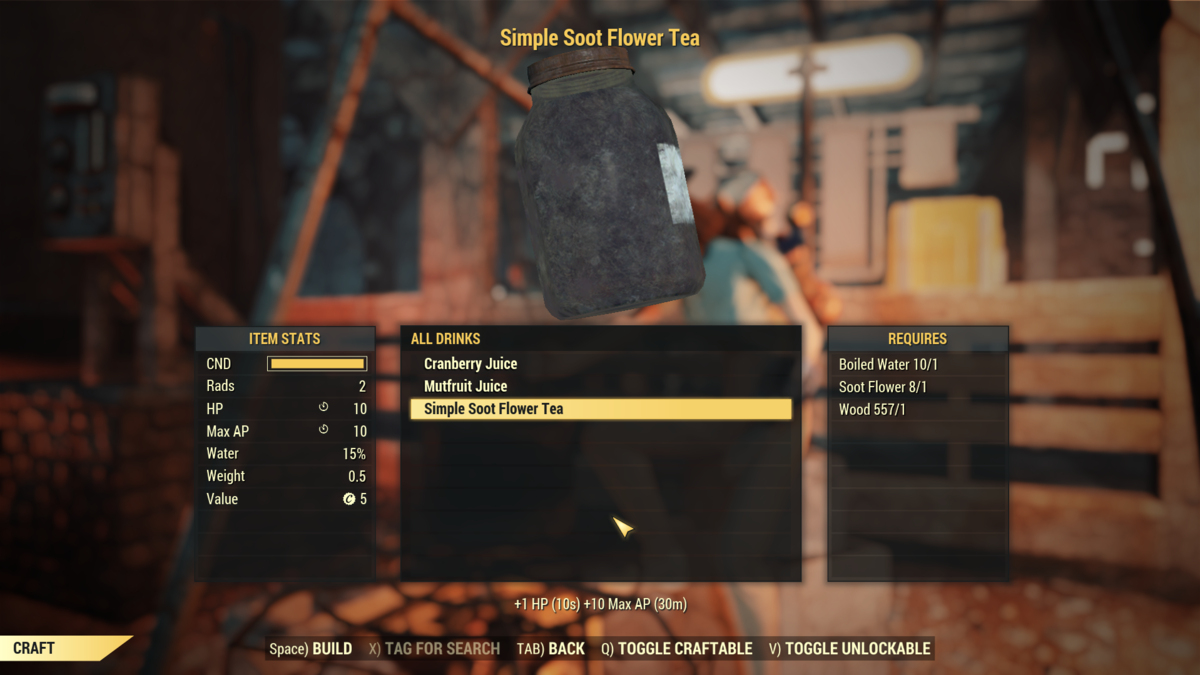Image resolution: width=1200 pixels, height=675 pixels.
Task: Activate TAG FOR SEARCH
Action: (x=434, y=649)
